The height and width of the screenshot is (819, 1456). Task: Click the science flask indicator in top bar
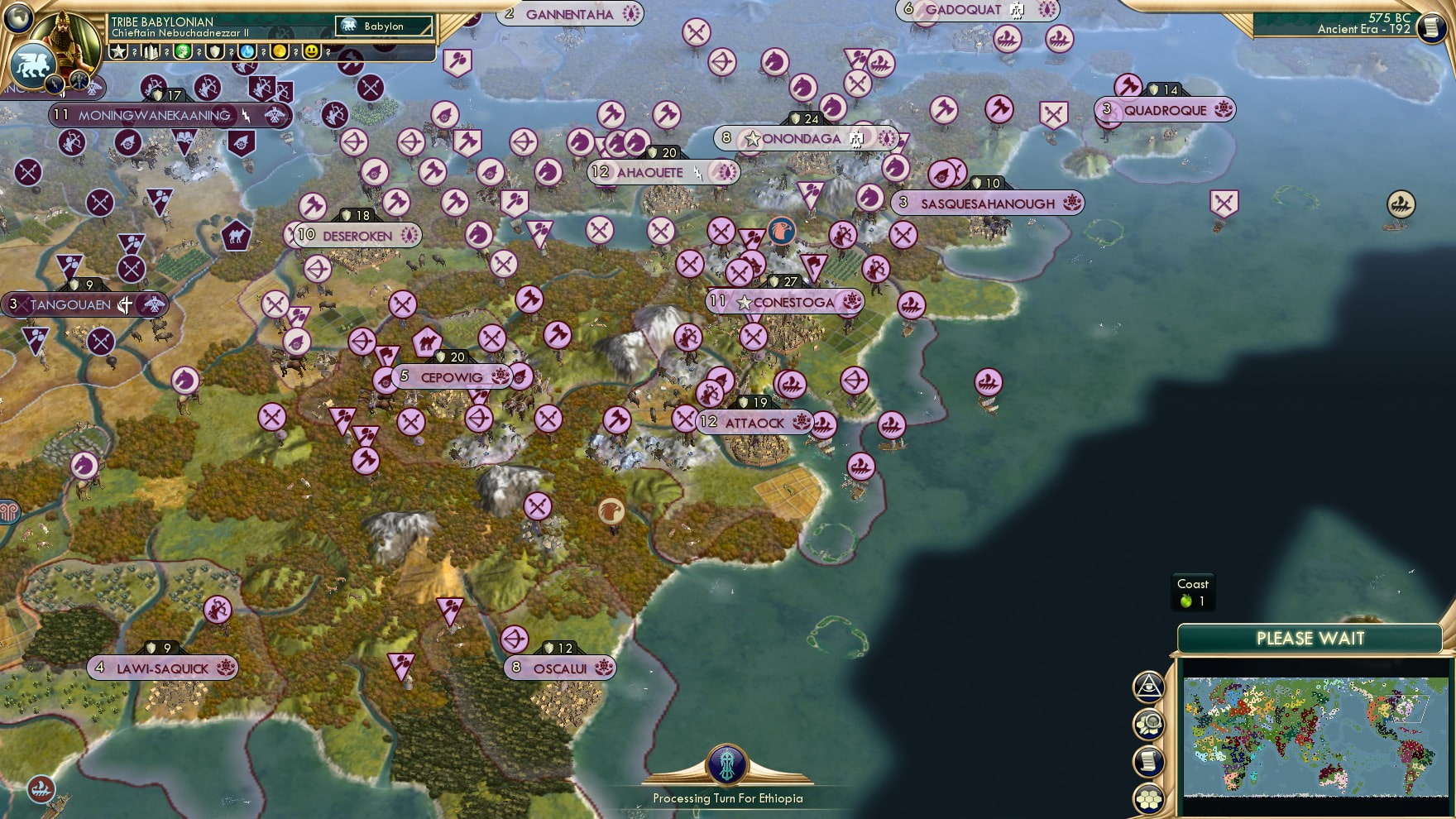click(x=247, y=51)
